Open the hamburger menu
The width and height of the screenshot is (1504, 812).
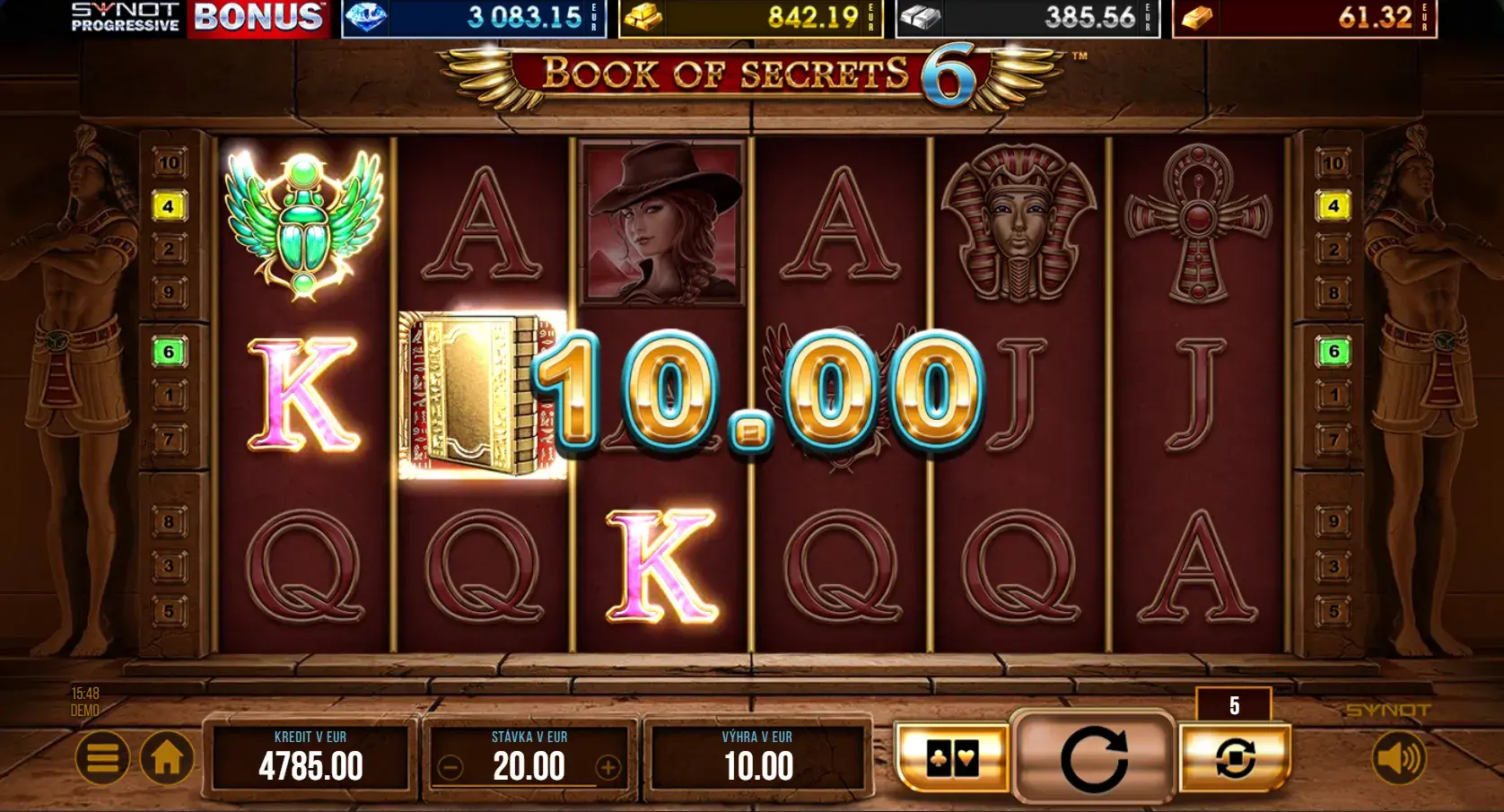102,758
